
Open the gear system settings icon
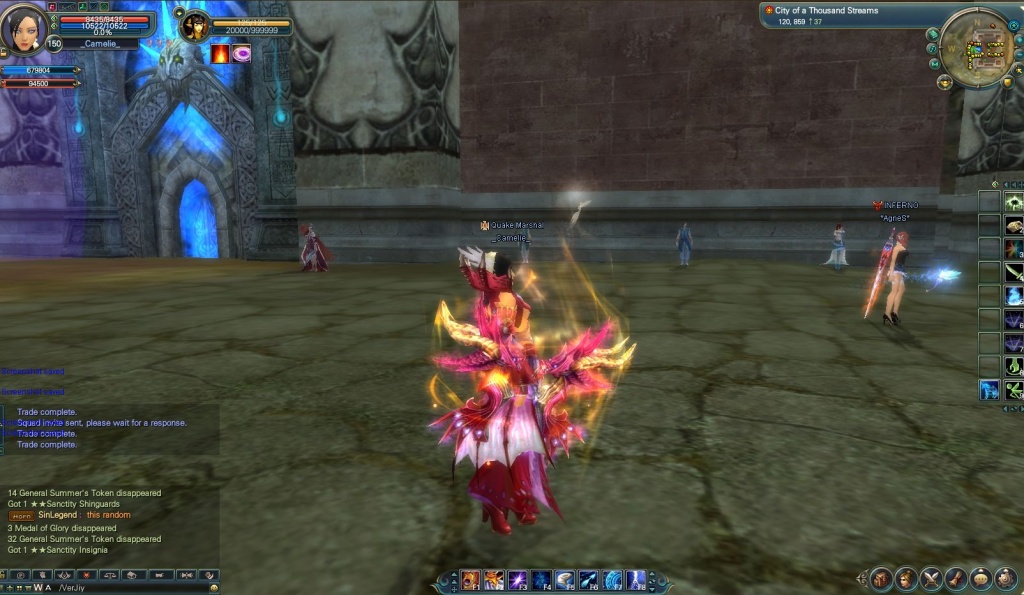[x=1004, y=578]
